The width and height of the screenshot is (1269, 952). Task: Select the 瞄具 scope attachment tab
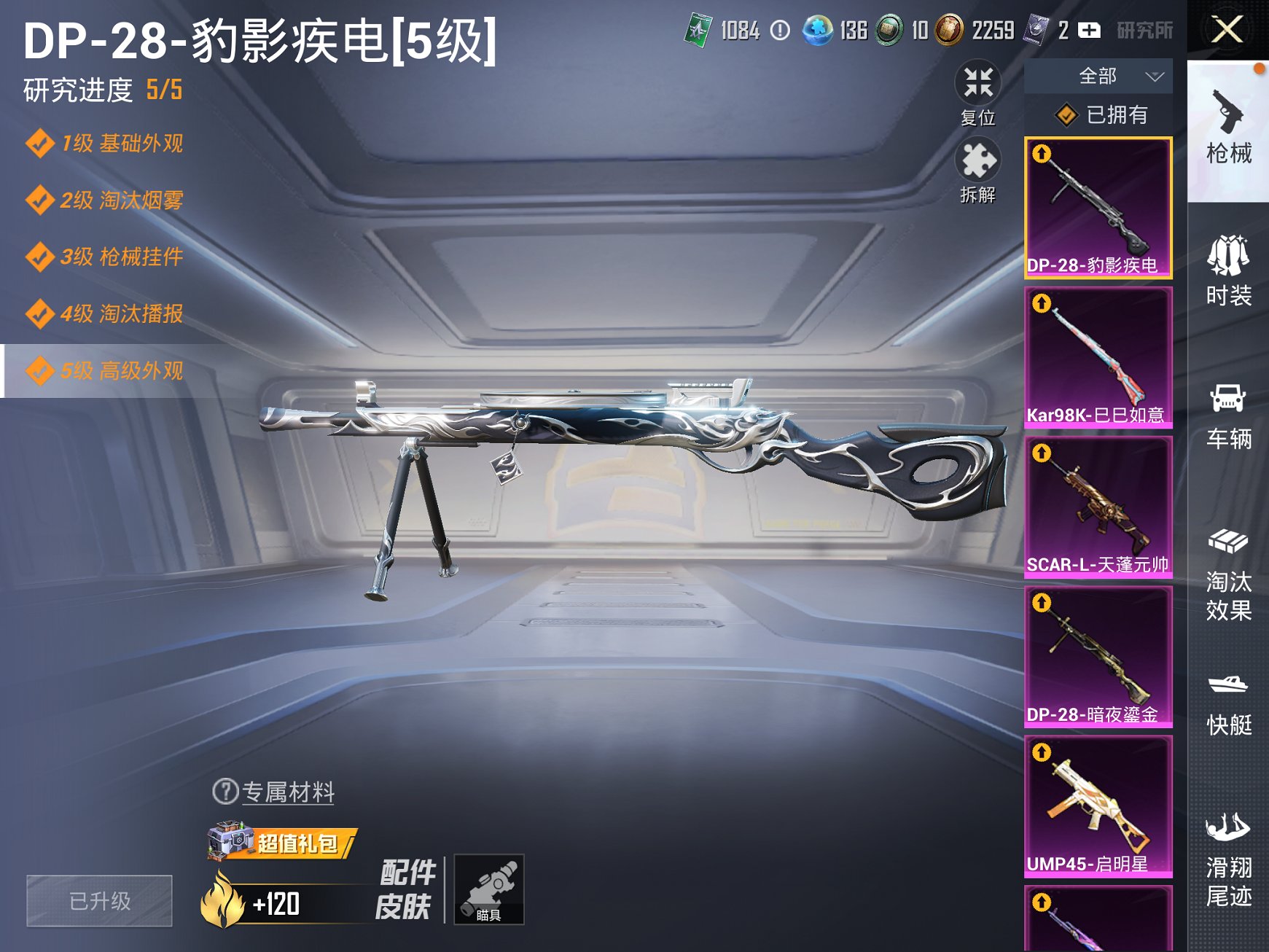[491, 889]
